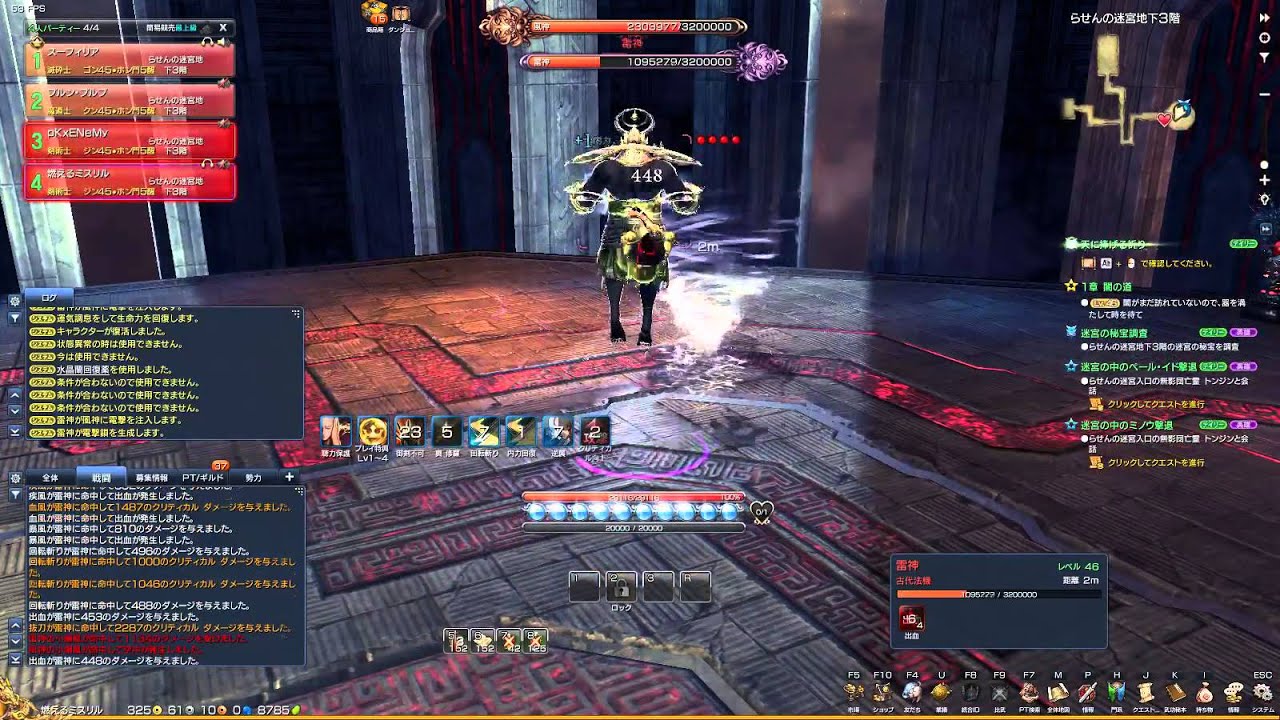The height and width of the screenshot is (720, 1280).
Task: Open the PT検索 party search icon
Action: pos(1029,692)
